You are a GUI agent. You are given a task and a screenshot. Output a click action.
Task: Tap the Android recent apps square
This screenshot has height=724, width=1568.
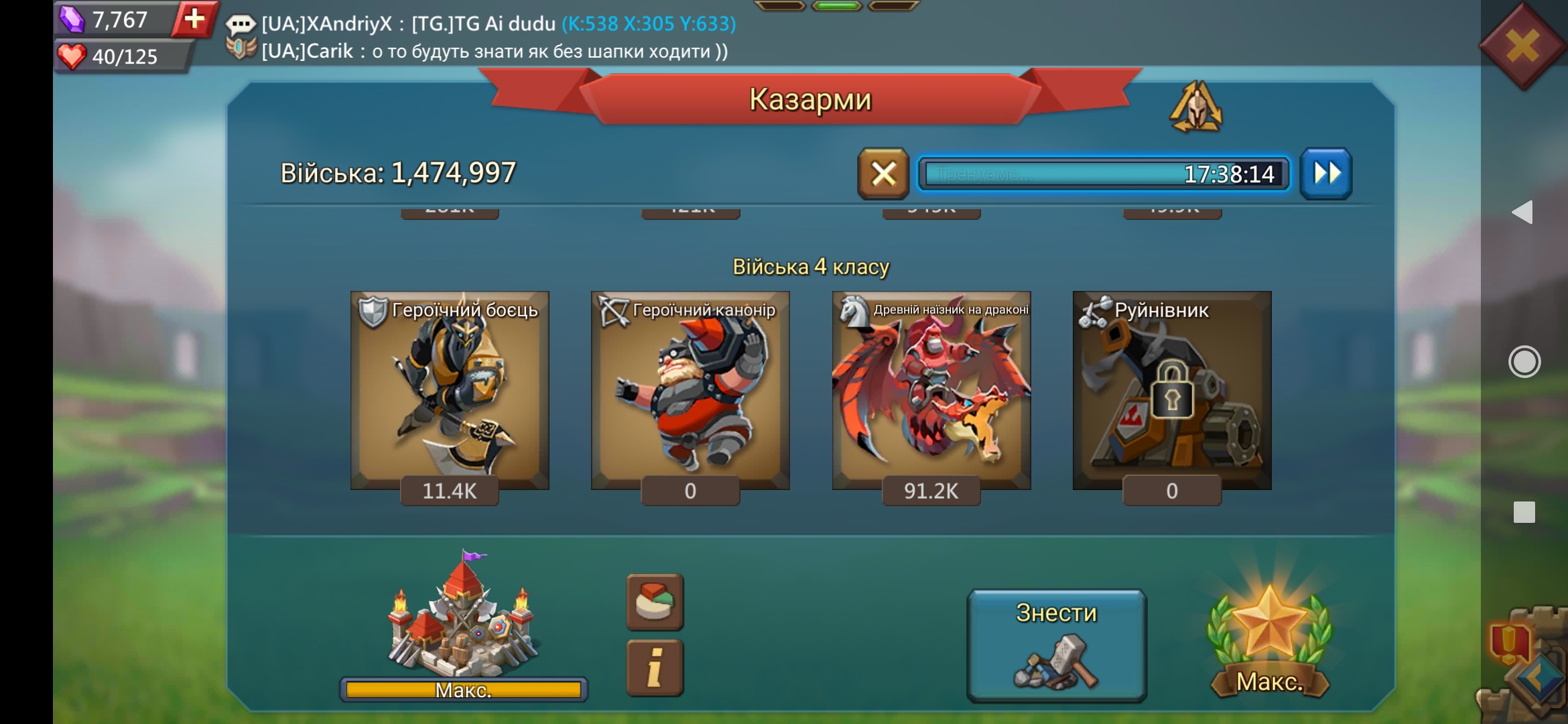[1524, 512]
